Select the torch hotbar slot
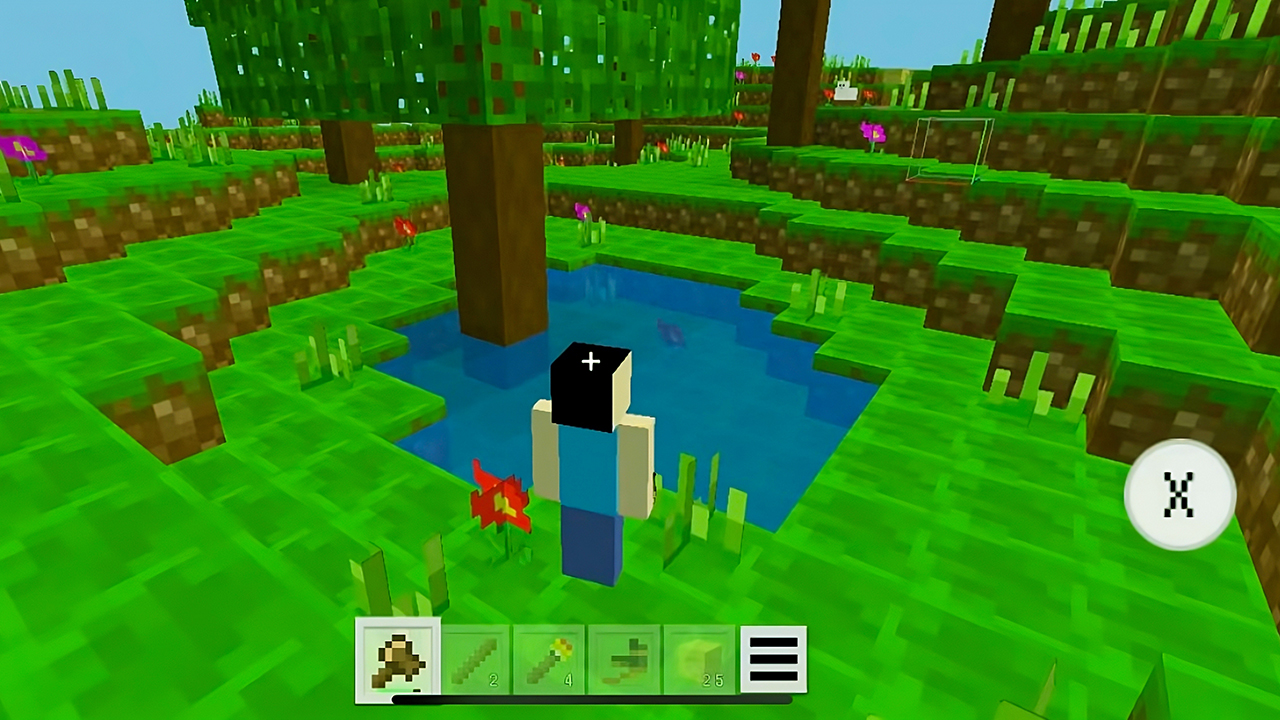The image size is (1280, 720). click(x=548, y=658)
